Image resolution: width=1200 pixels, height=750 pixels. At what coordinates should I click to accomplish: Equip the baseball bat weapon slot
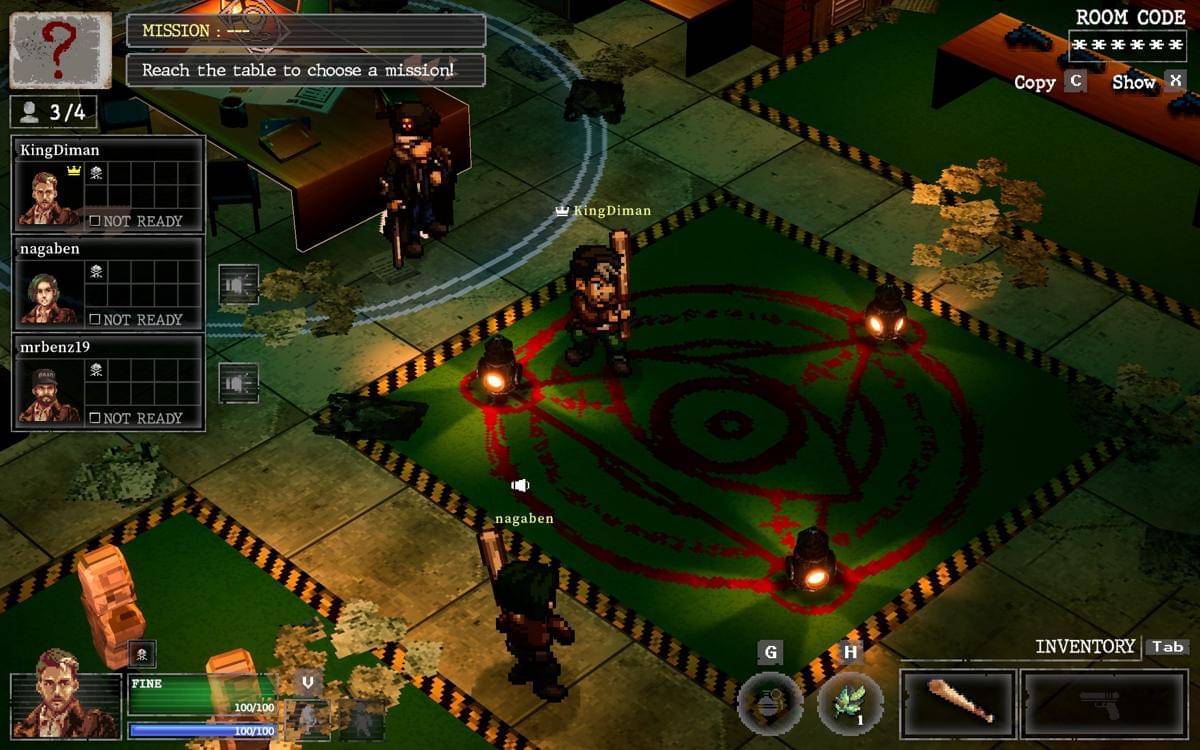(958, 704)
